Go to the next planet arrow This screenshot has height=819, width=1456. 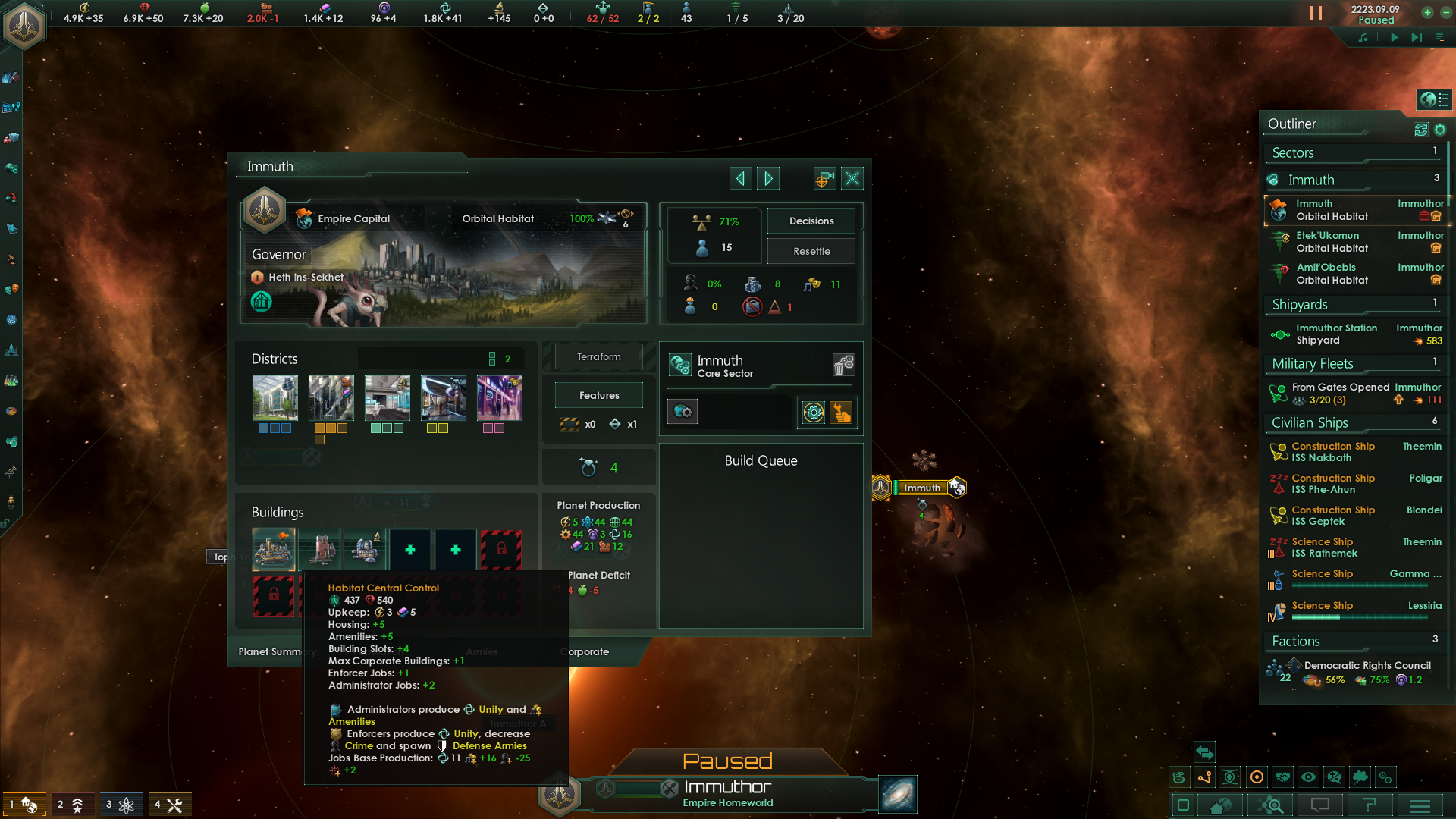point(768,178)
